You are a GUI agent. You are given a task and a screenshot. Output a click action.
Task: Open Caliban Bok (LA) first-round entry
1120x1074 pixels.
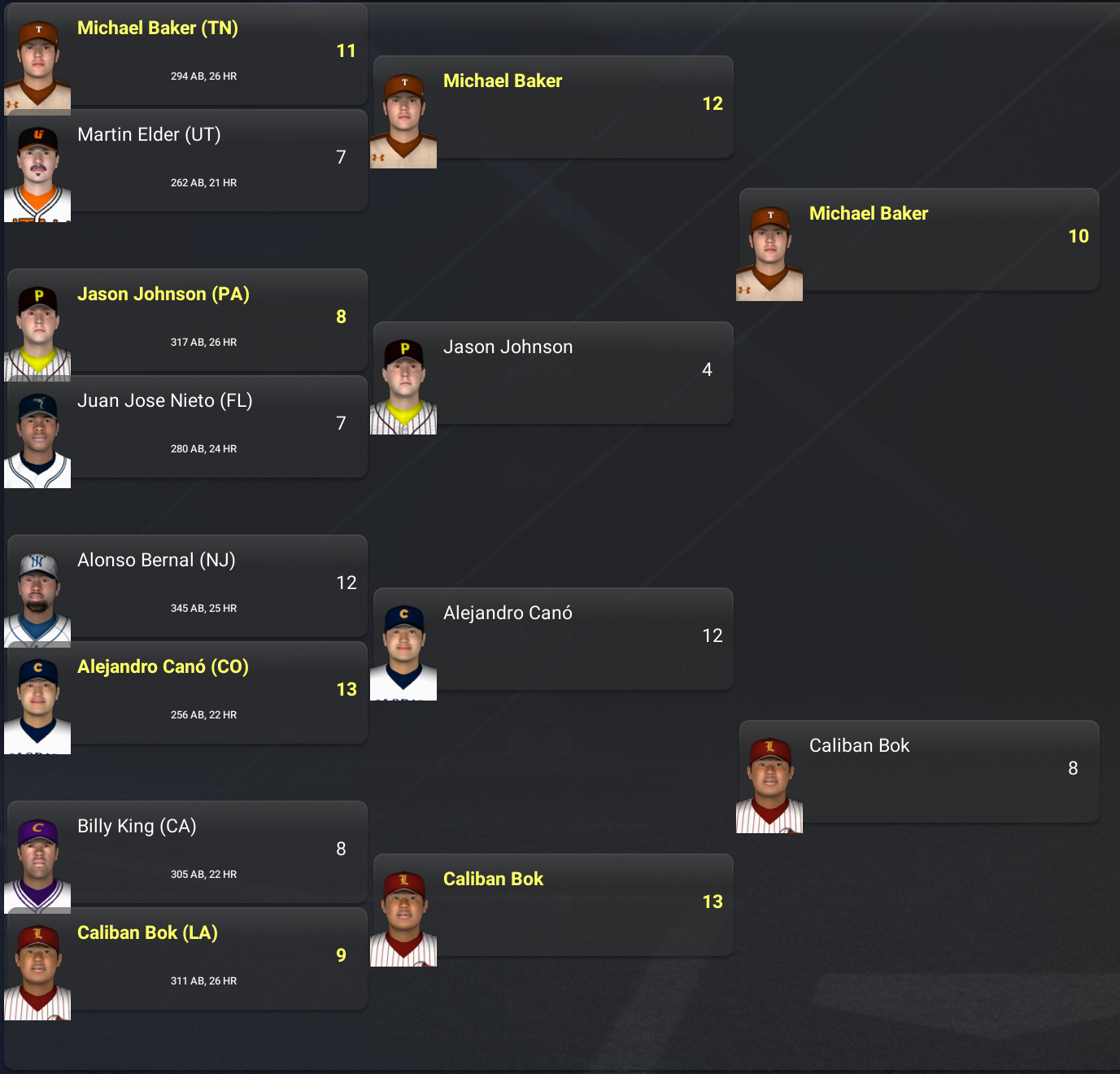pos(187,958)
